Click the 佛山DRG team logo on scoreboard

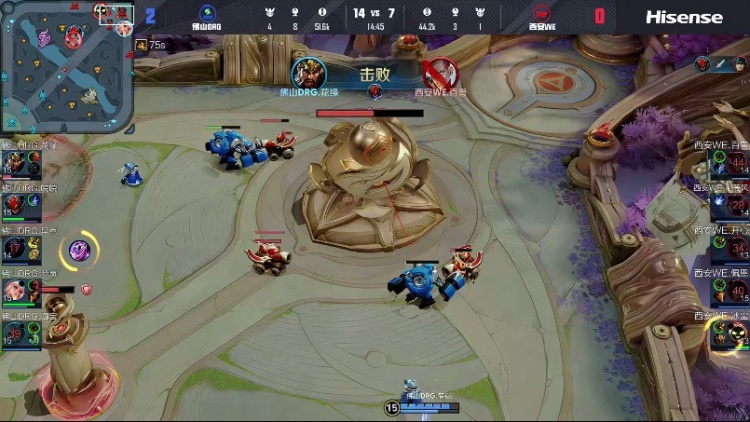click(x=208, y=14)
